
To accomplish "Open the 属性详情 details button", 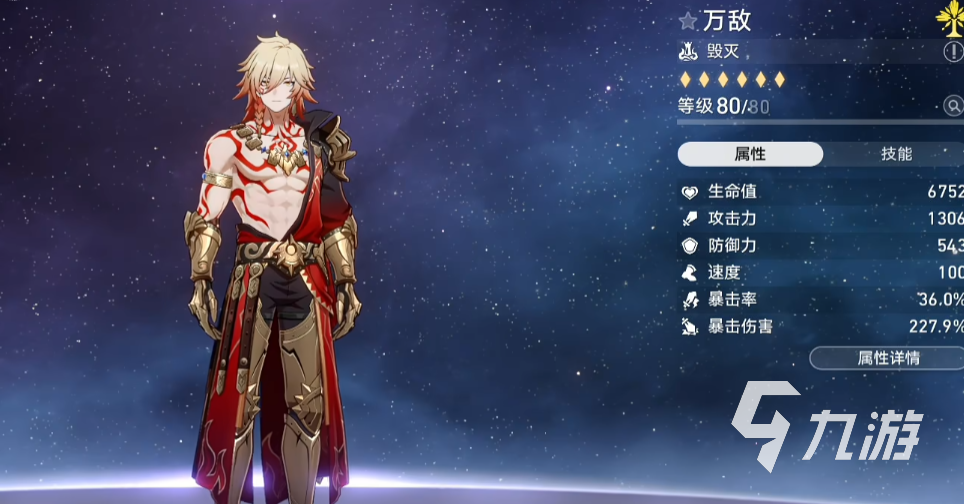I will coord(888,358).
